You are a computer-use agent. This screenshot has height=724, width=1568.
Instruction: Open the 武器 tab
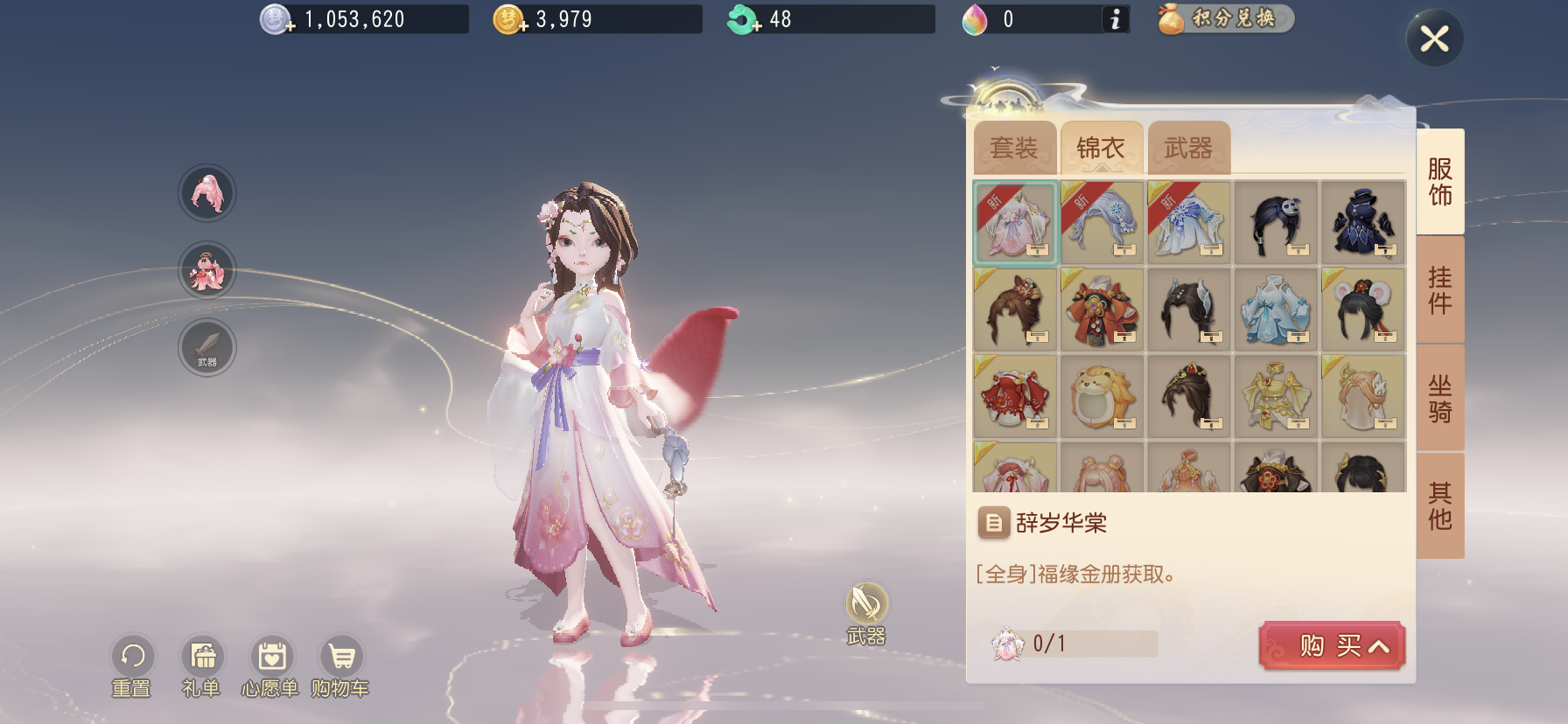pos(1188,148)
